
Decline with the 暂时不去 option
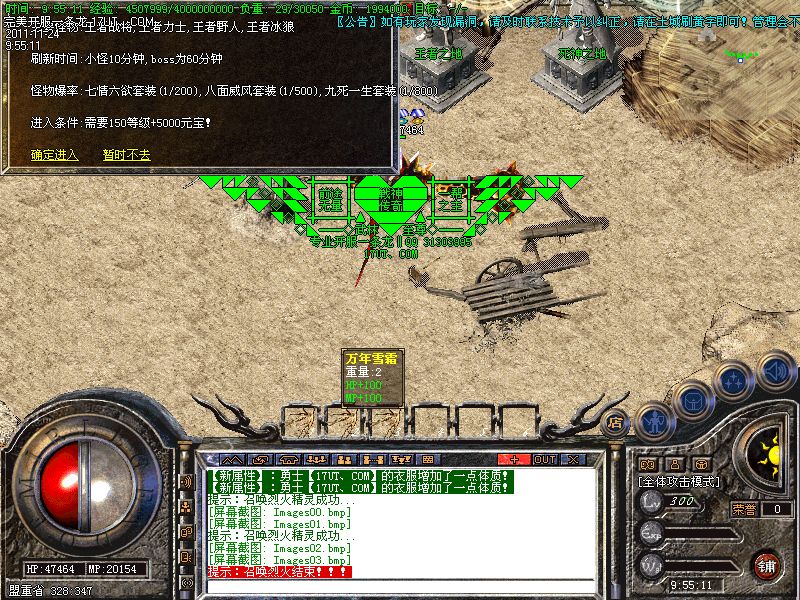click(126, 155)
